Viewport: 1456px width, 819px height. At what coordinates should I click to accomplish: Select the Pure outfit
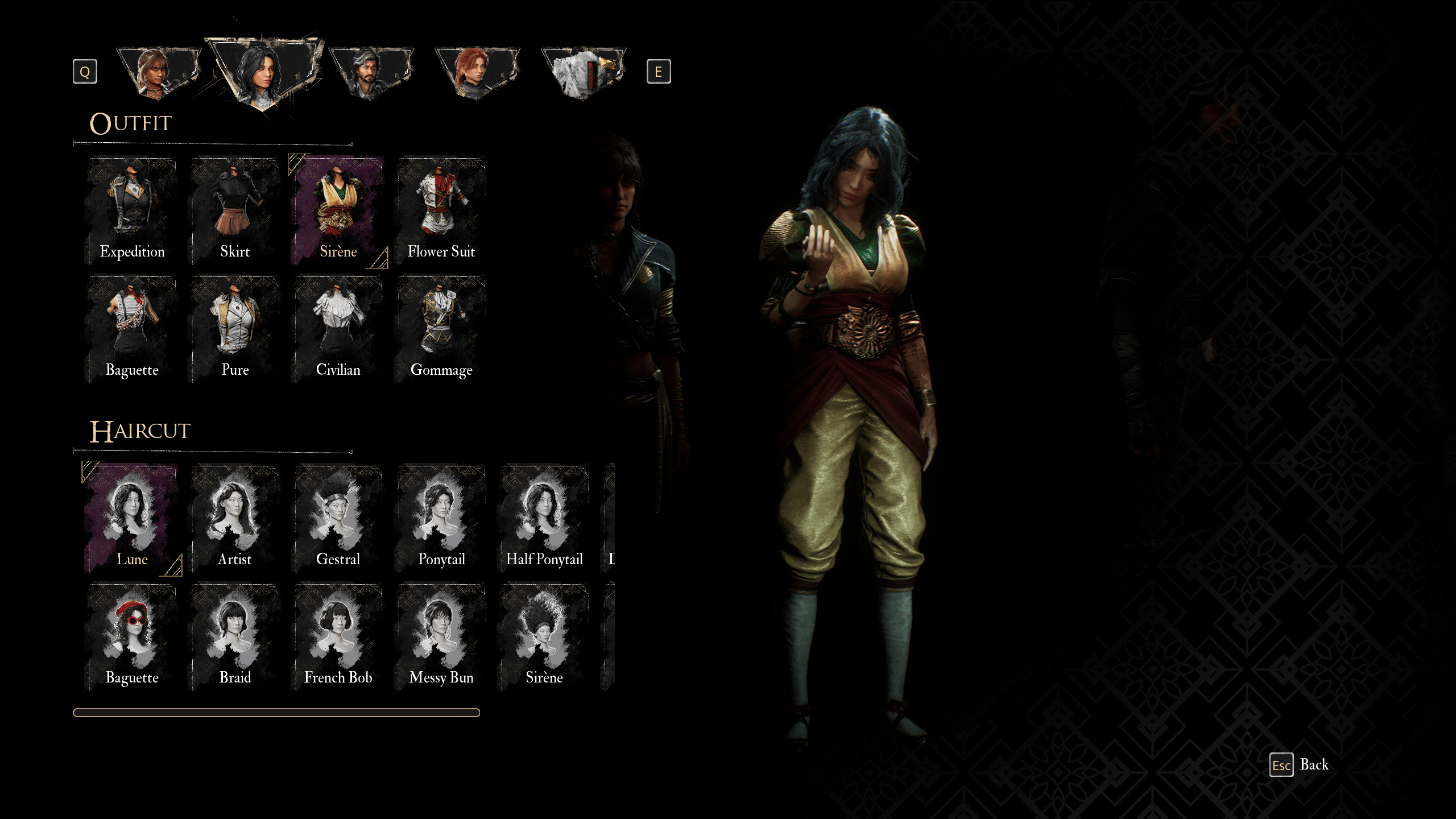click(235, 330)
